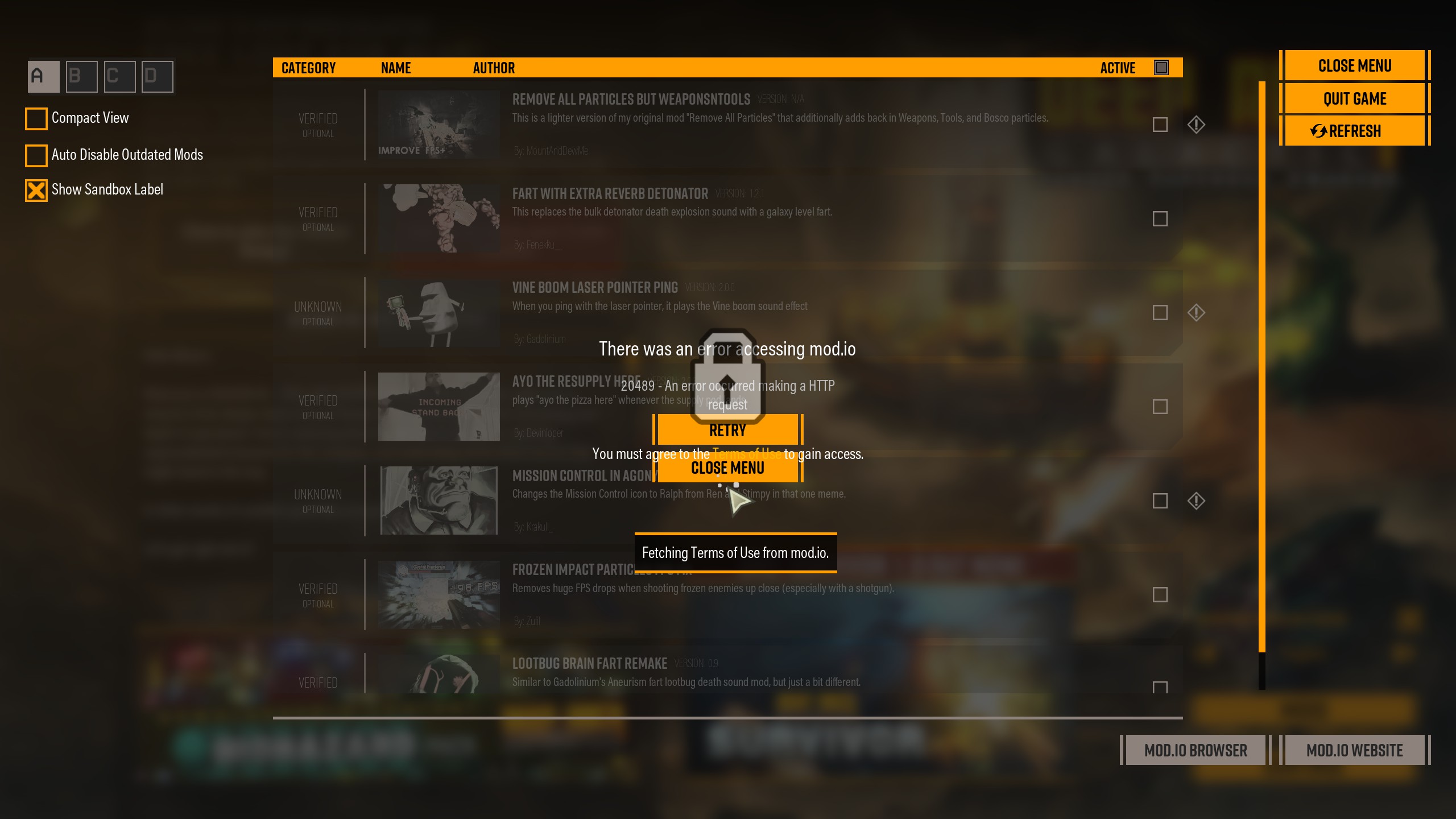The image size is (1456, 819).
Task: Enable Auto Disable Outdated Mods
Action: (x=36, y=155)
